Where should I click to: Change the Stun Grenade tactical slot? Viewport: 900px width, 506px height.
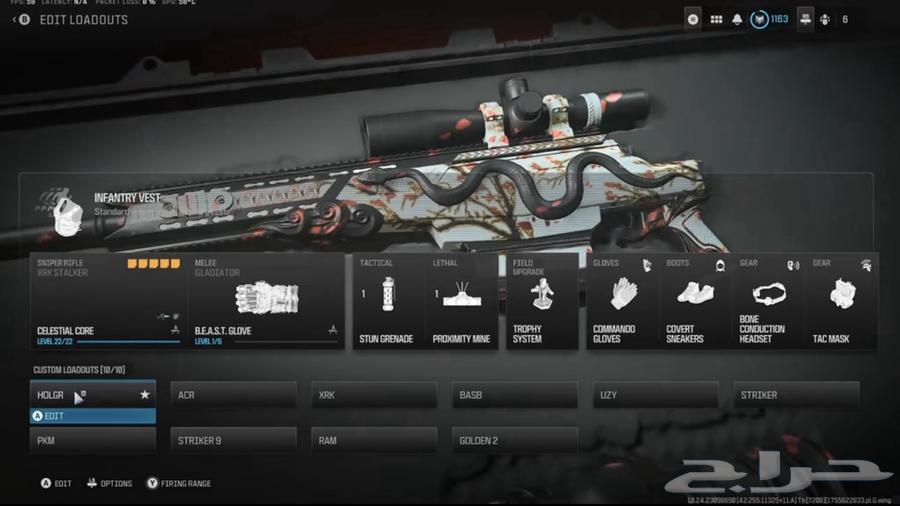click(x=387, y=301)
